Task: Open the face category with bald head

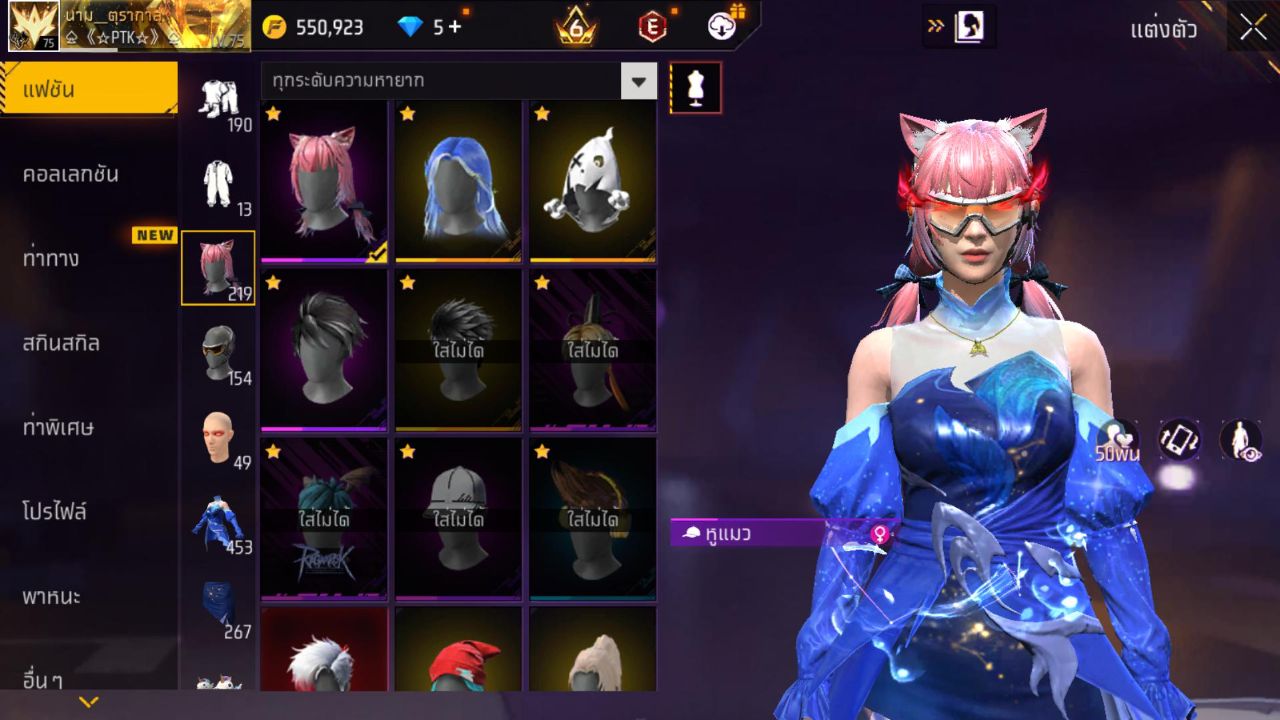Action: [x=218, y=436]
